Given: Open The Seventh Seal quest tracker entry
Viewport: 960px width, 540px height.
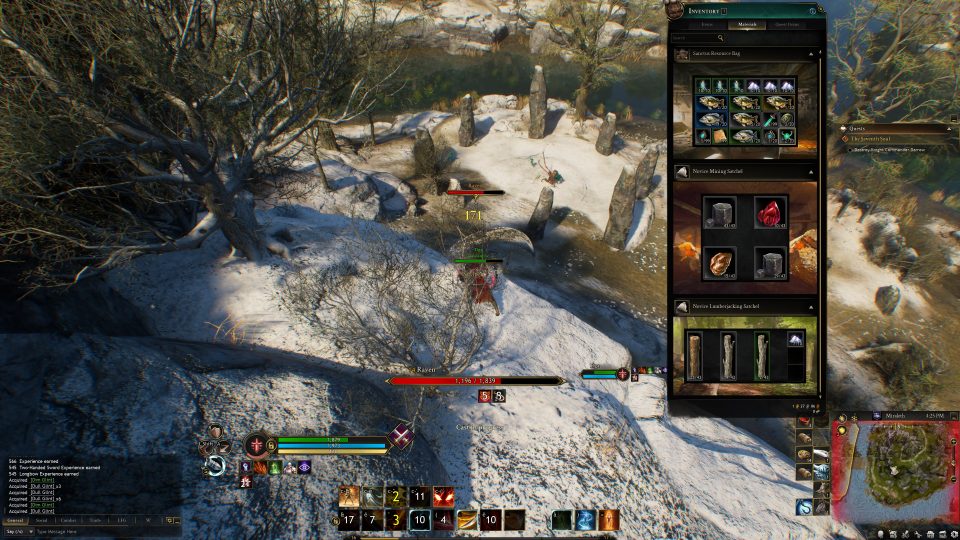Looking at the screenshot, I should (880, 138).
